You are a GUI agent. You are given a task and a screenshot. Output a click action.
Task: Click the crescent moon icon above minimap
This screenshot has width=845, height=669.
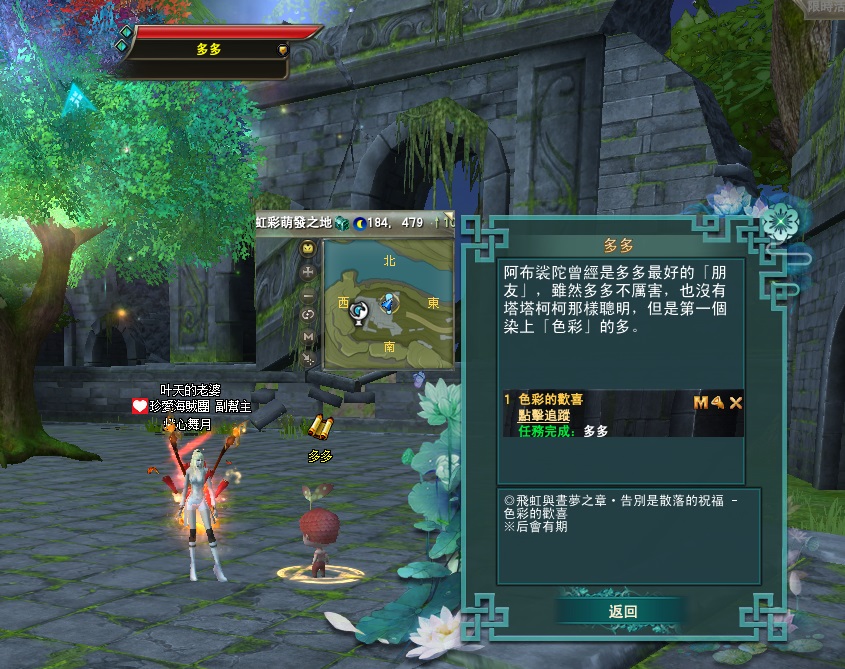(362, 222)
